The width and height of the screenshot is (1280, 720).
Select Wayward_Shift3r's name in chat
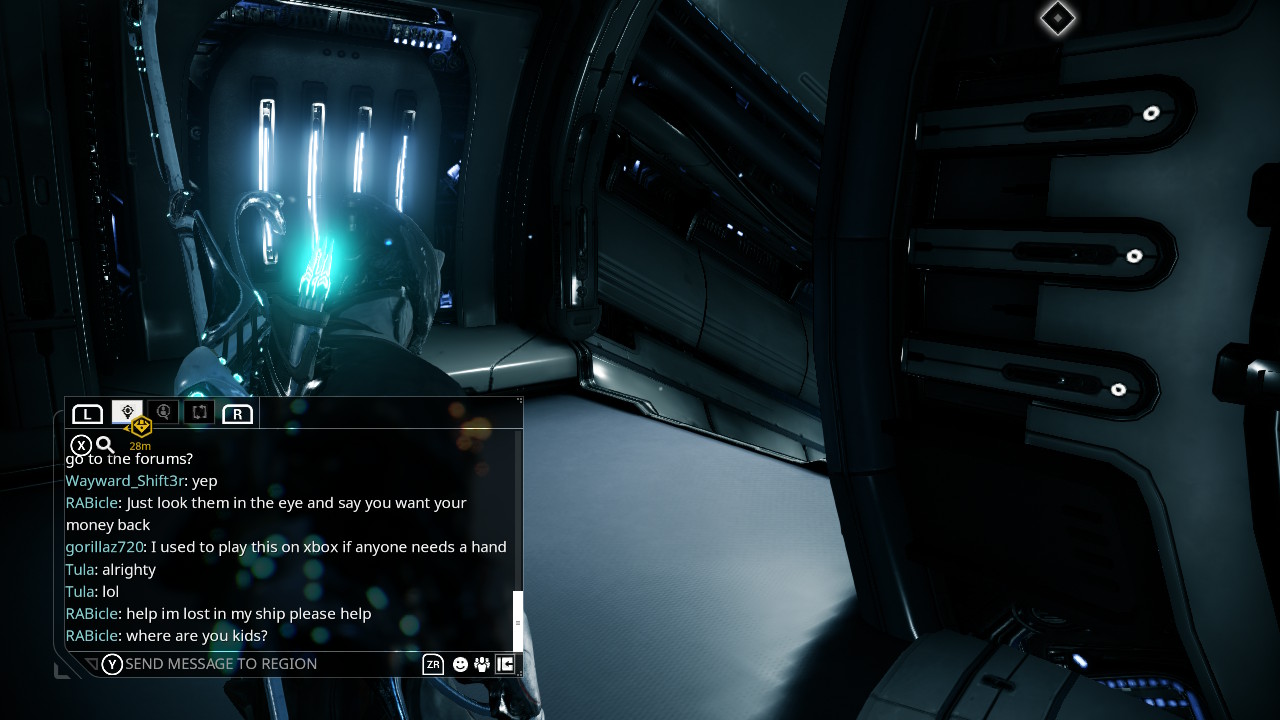click(x=124, y=481)
